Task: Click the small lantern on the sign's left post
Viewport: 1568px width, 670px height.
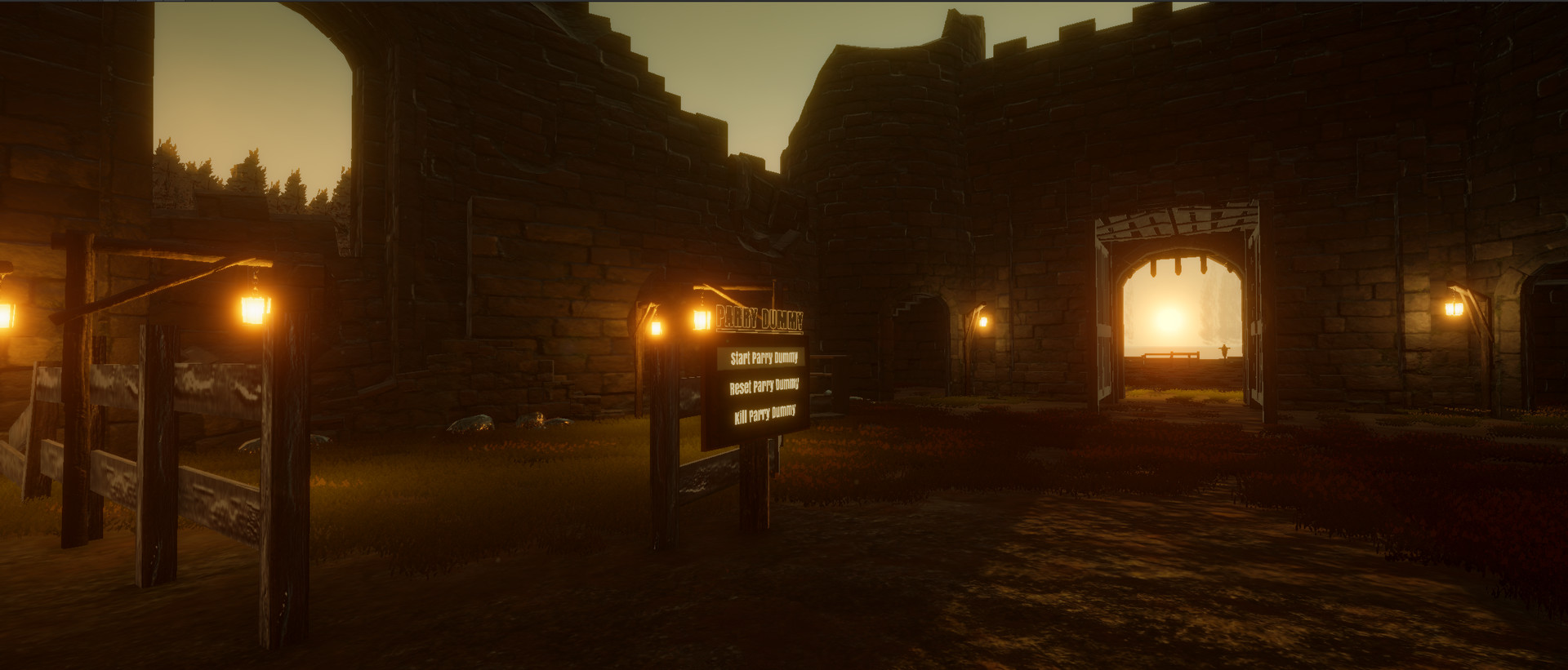Action: (x=657, y=326)
